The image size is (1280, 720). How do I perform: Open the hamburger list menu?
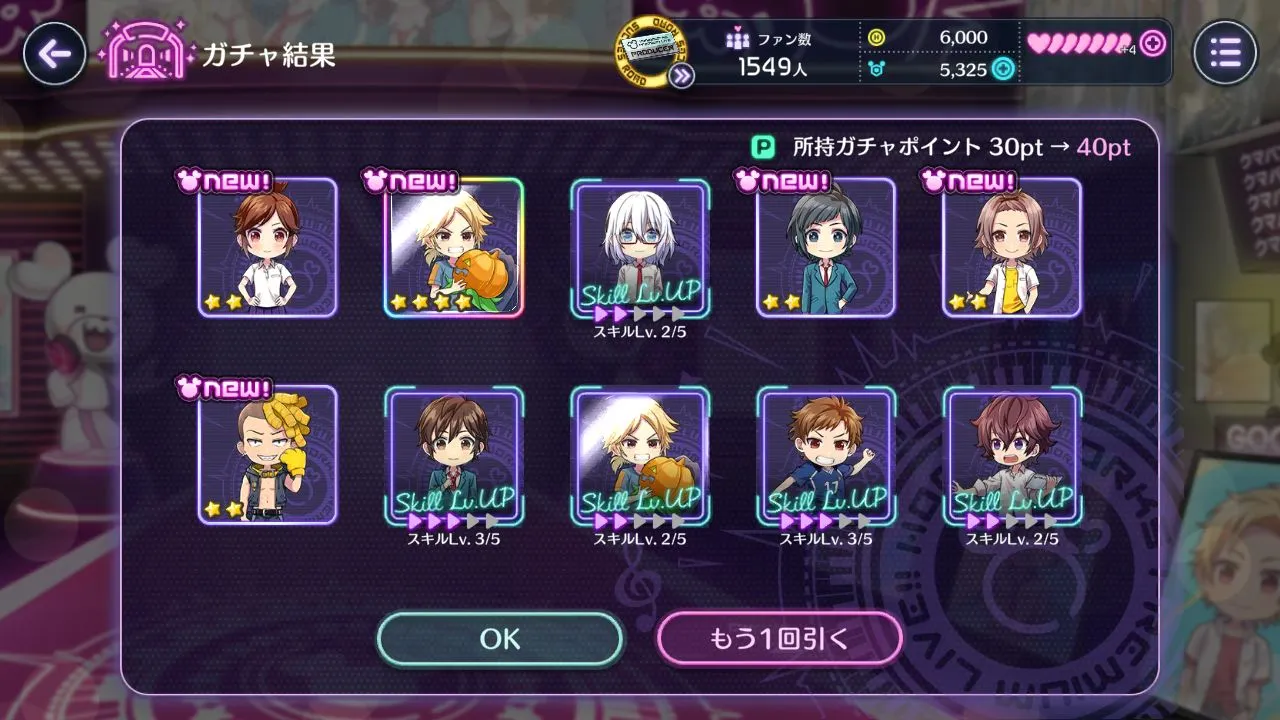pos(1224,53)
